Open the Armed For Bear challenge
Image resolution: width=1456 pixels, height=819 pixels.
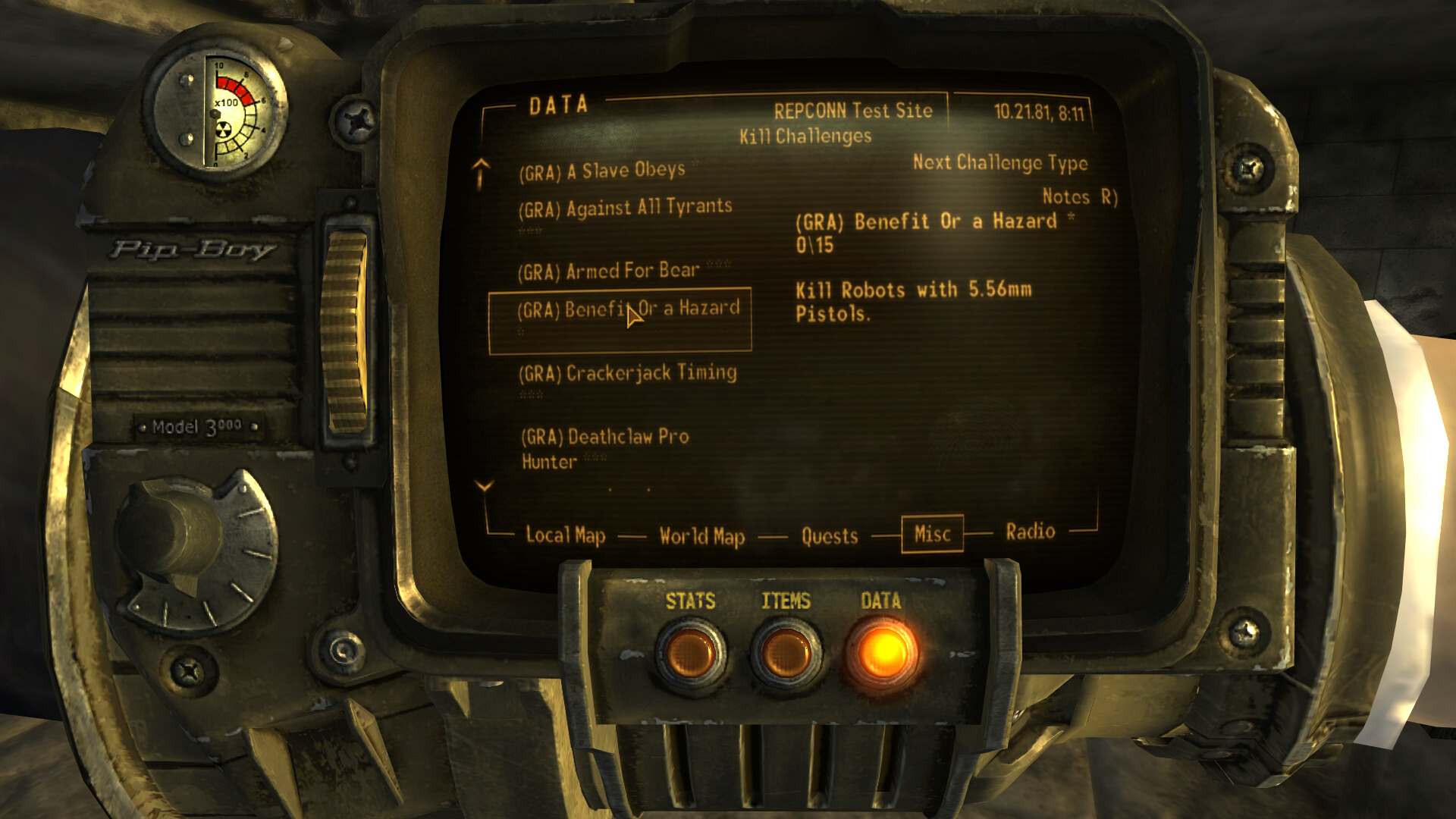[x=608, y=269]
